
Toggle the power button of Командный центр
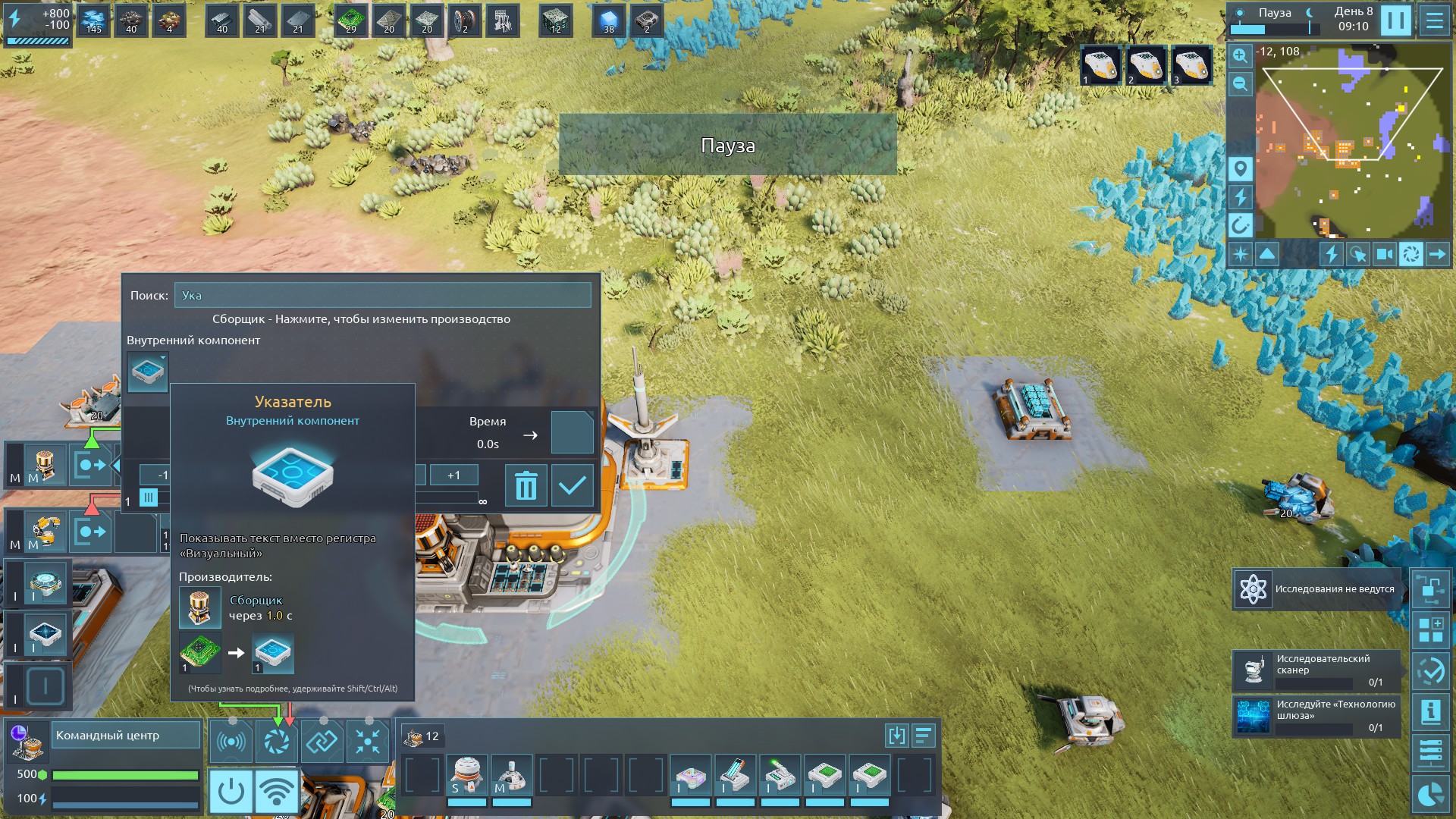[x=231, y=791]
